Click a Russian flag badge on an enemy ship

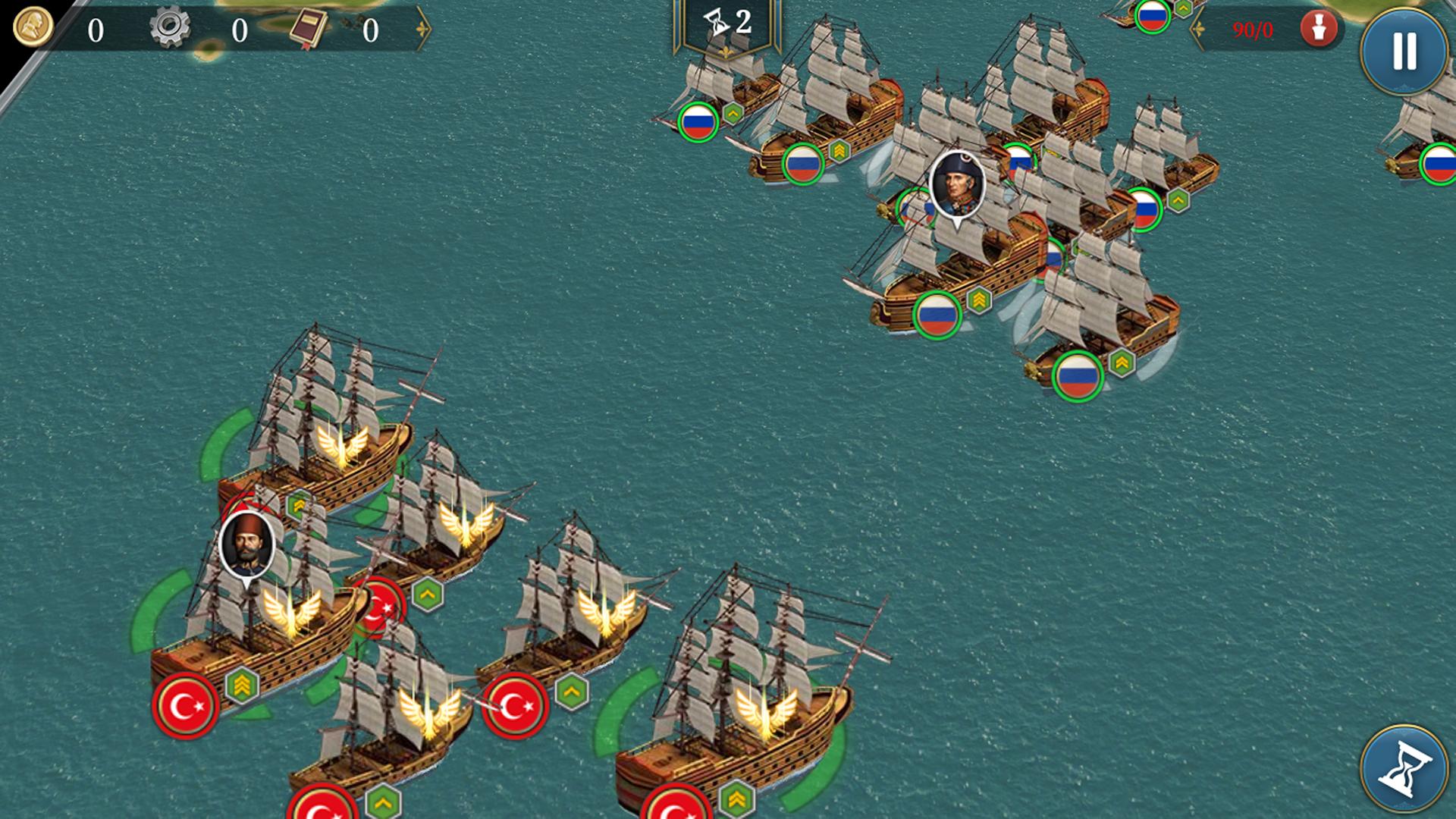coord(697,123)
